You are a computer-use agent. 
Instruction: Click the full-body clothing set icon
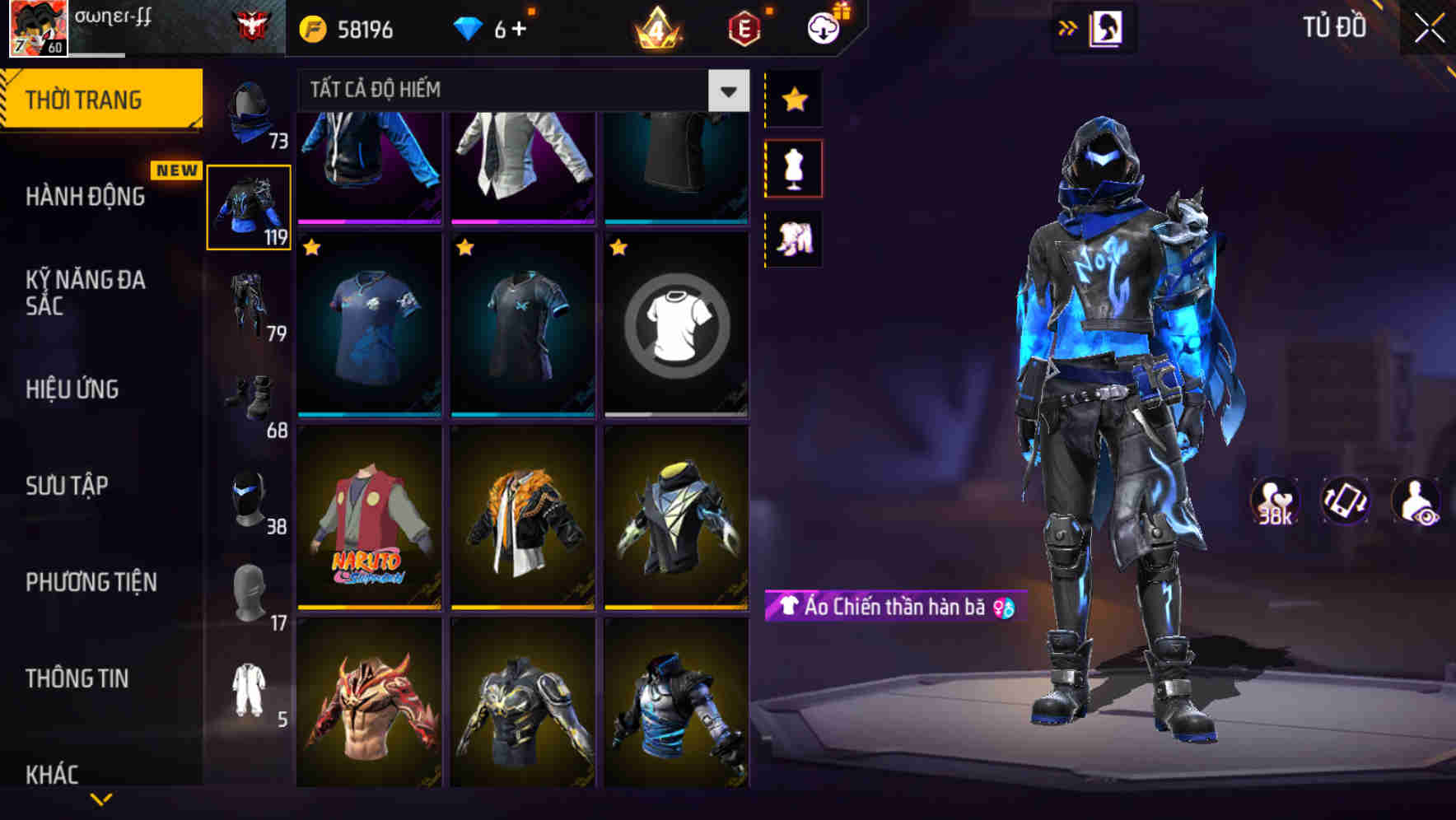[794, 239]
